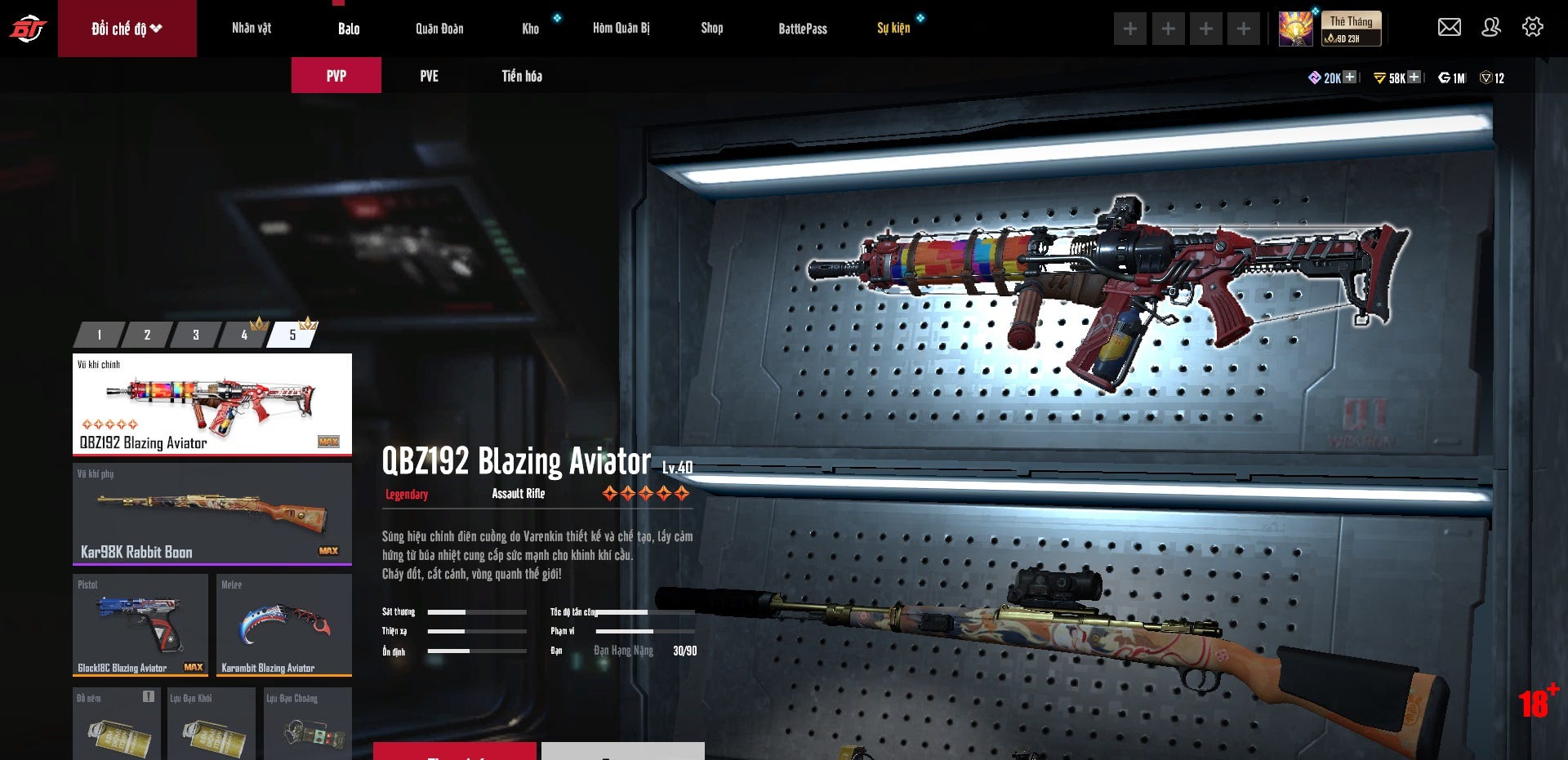Click the Thẻ Tháng monthly card
The height and width of the screenshot is (760, 1568).
point(1351,29)
